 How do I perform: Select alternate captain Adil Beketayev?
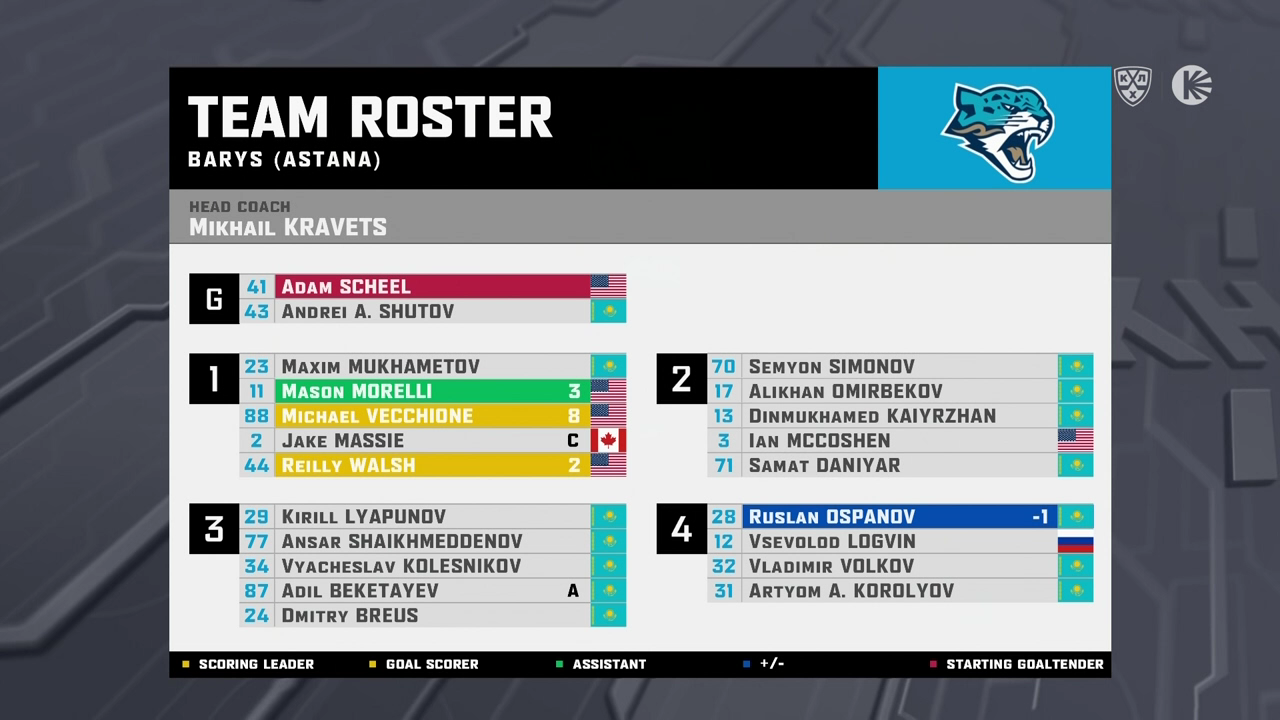click(x=432, y=591)
